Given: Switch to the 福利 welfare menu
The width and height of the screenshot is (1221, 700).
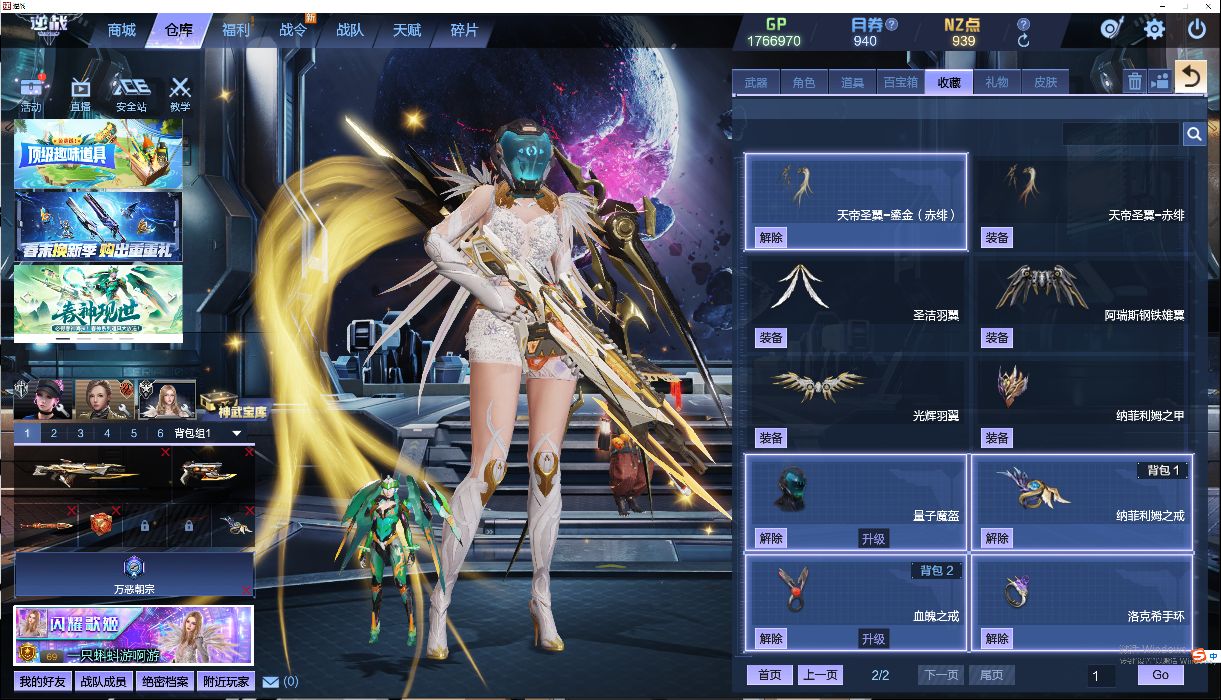Looking at the screenshot, I should 236,30.
